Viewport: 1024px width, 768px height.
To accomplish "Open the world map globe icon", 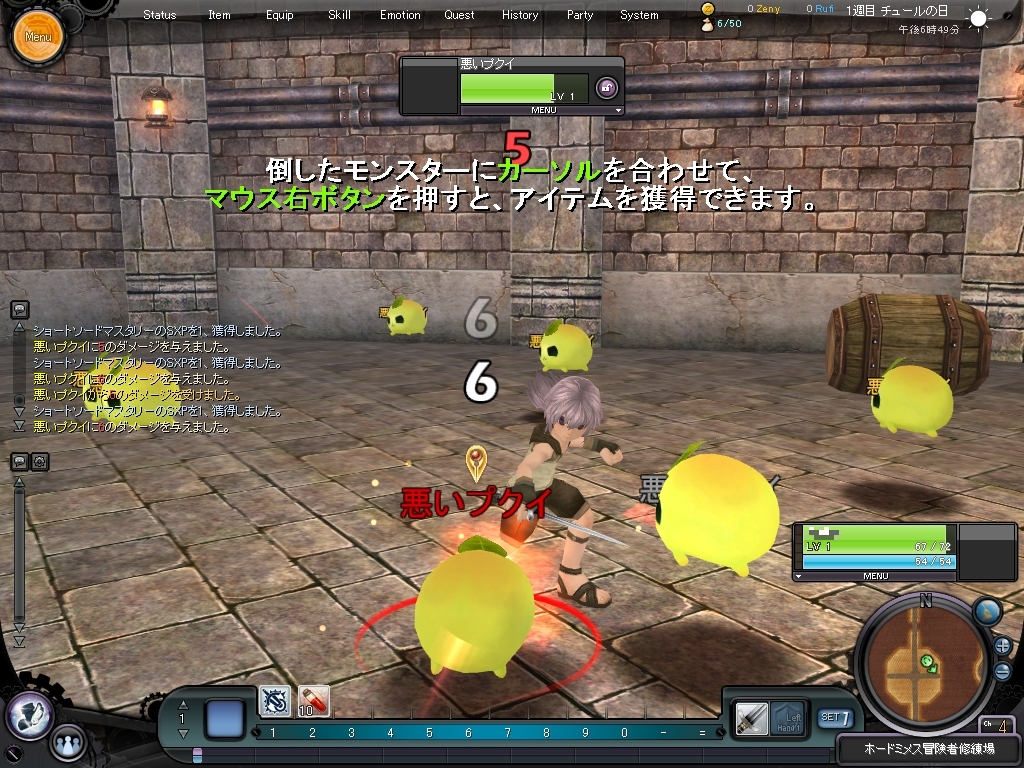I will point(986,611).
